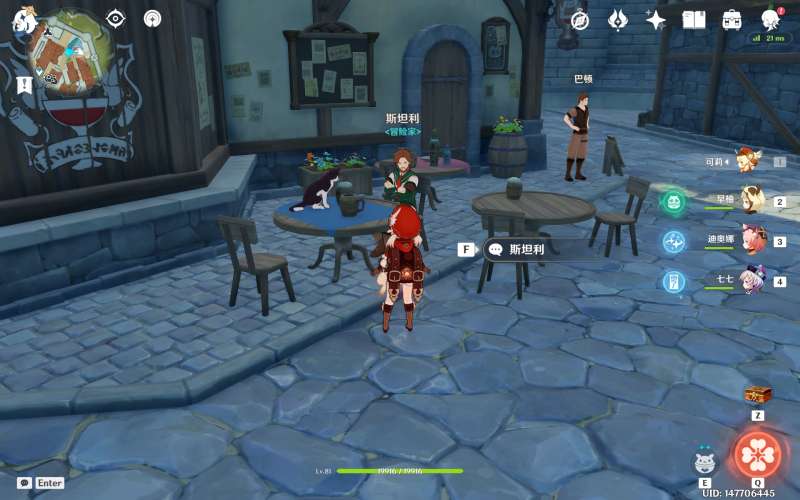Switch to party member 七七
The image size is (800, 500).
click(750, 280)
